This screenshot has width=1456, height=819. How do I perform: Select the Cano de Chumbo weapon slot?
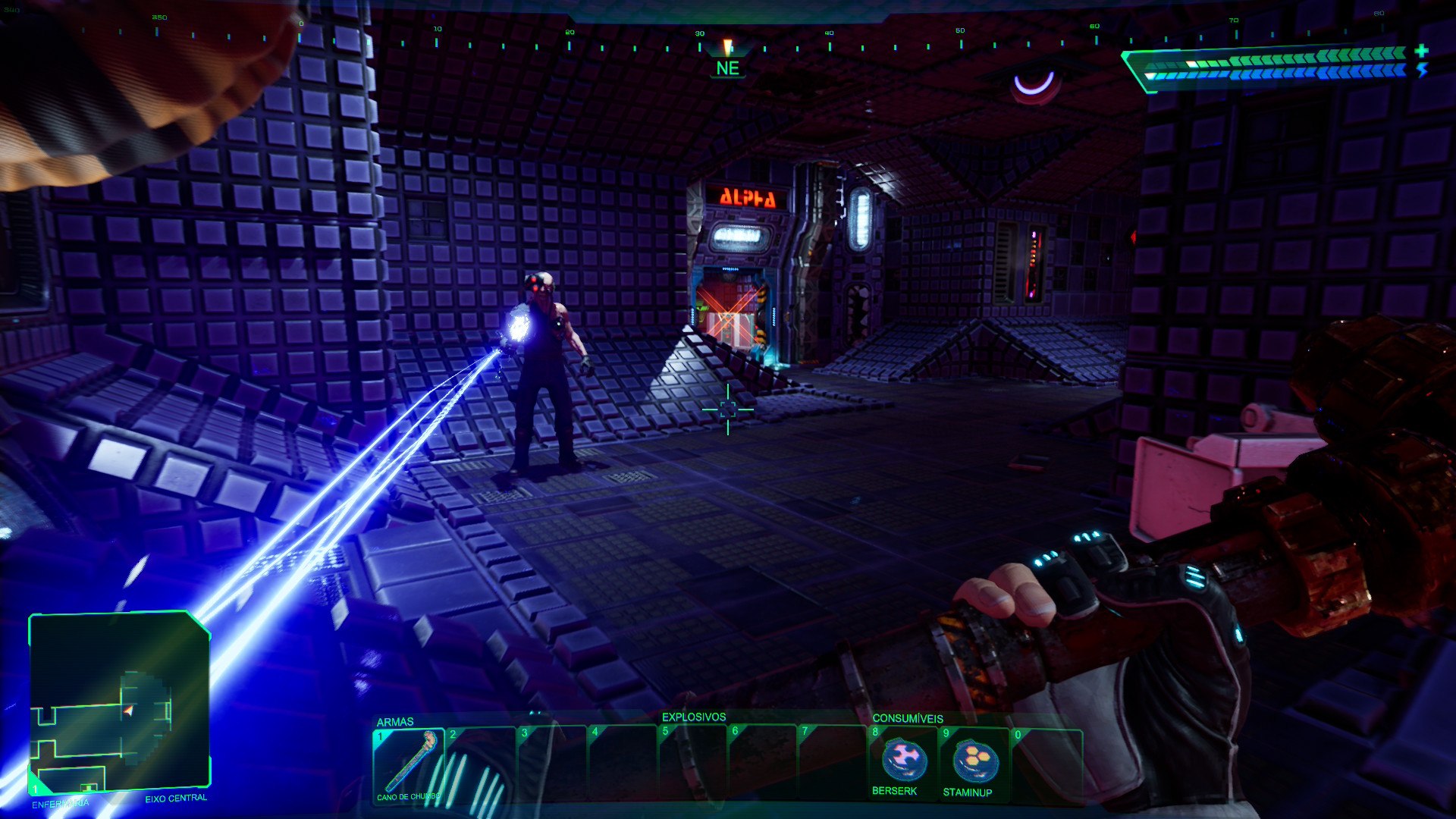[x=408, y=762]
